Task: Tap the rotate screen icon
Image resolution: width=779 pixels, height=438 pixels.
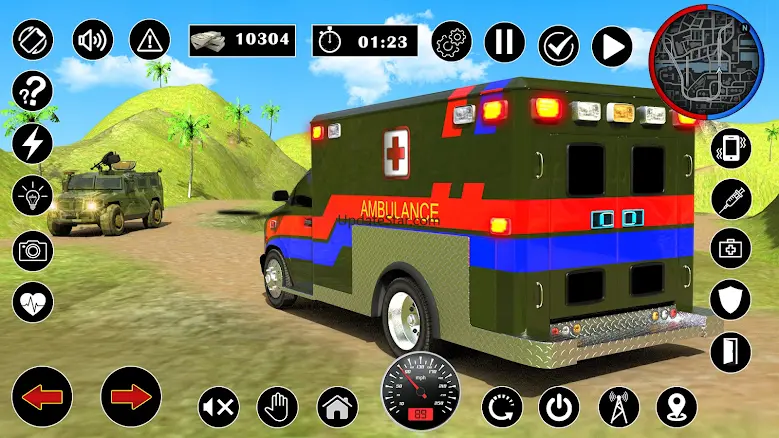Action: (x=32, y=40)
